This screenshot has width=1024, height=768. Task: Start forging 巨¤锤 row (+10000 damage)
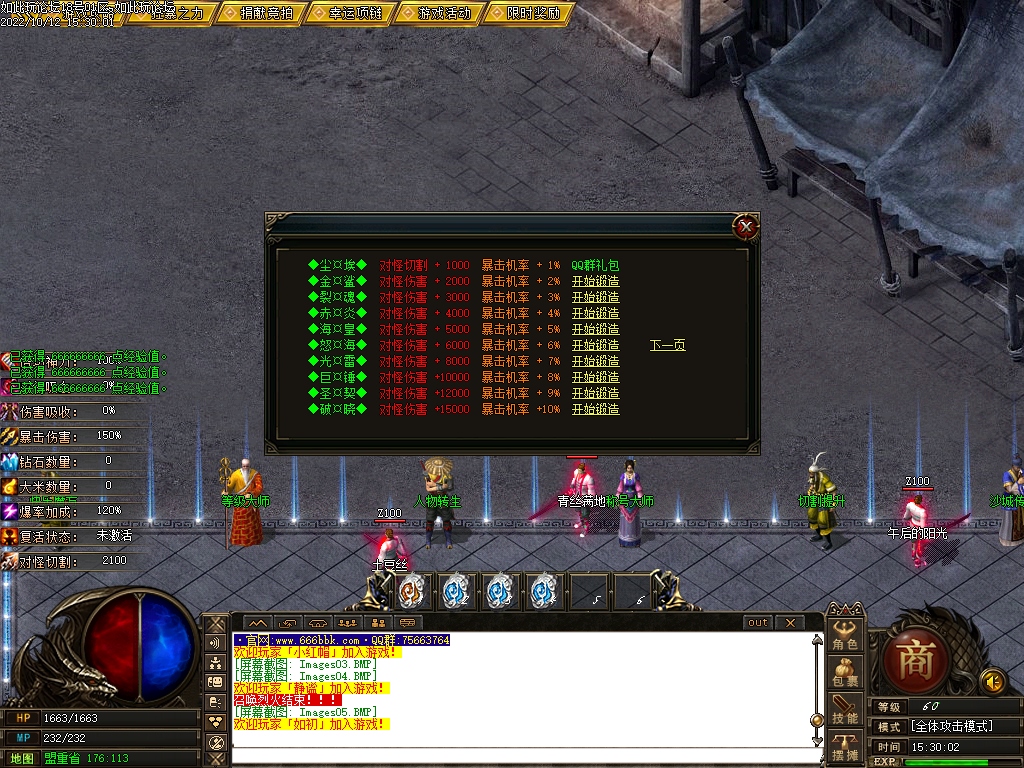click(595, 377)
